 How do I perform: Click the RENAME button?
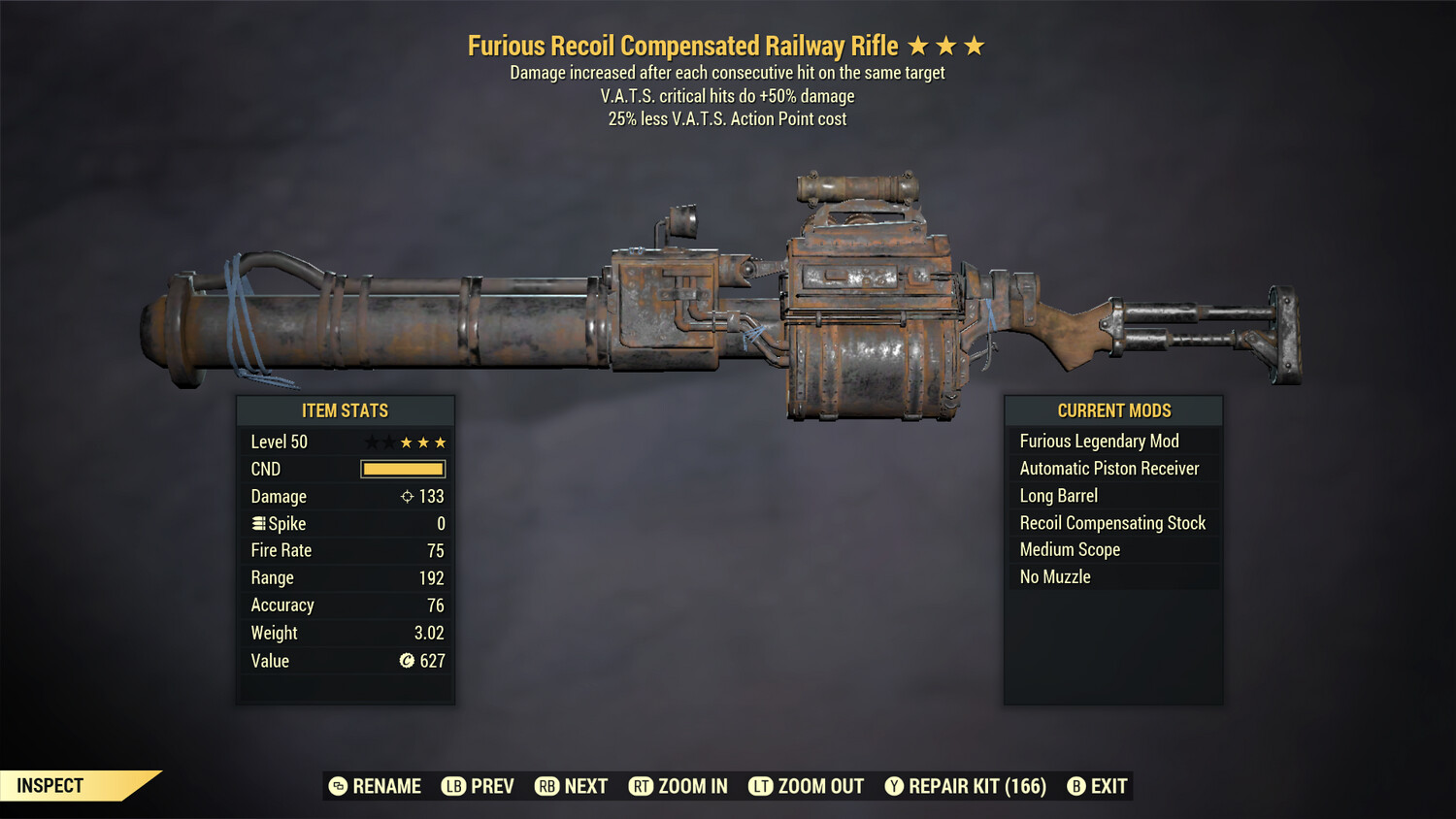[385, 786]
